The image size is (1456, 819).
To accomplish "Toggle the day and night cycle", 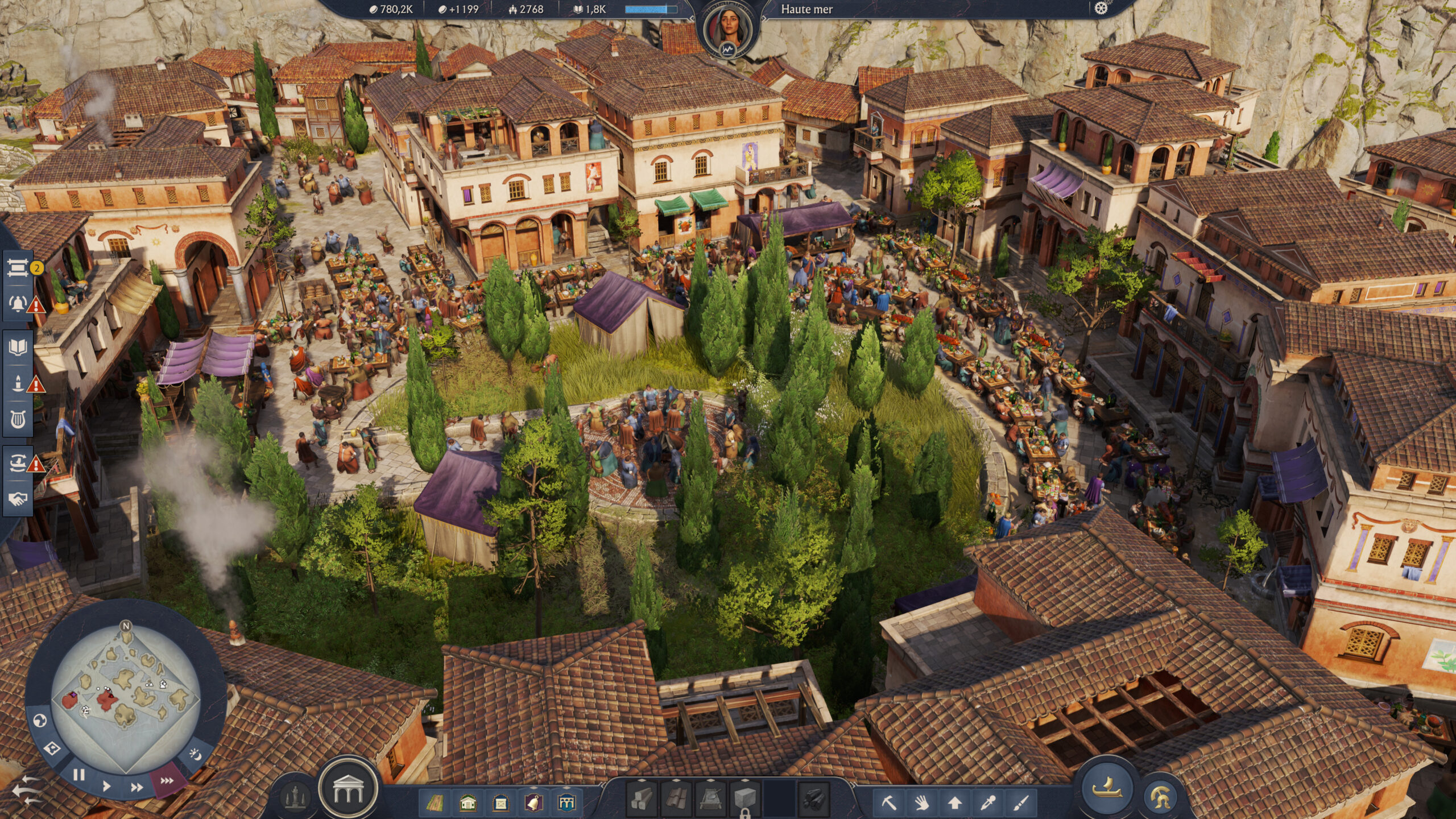I will click(x=195, y=755).
